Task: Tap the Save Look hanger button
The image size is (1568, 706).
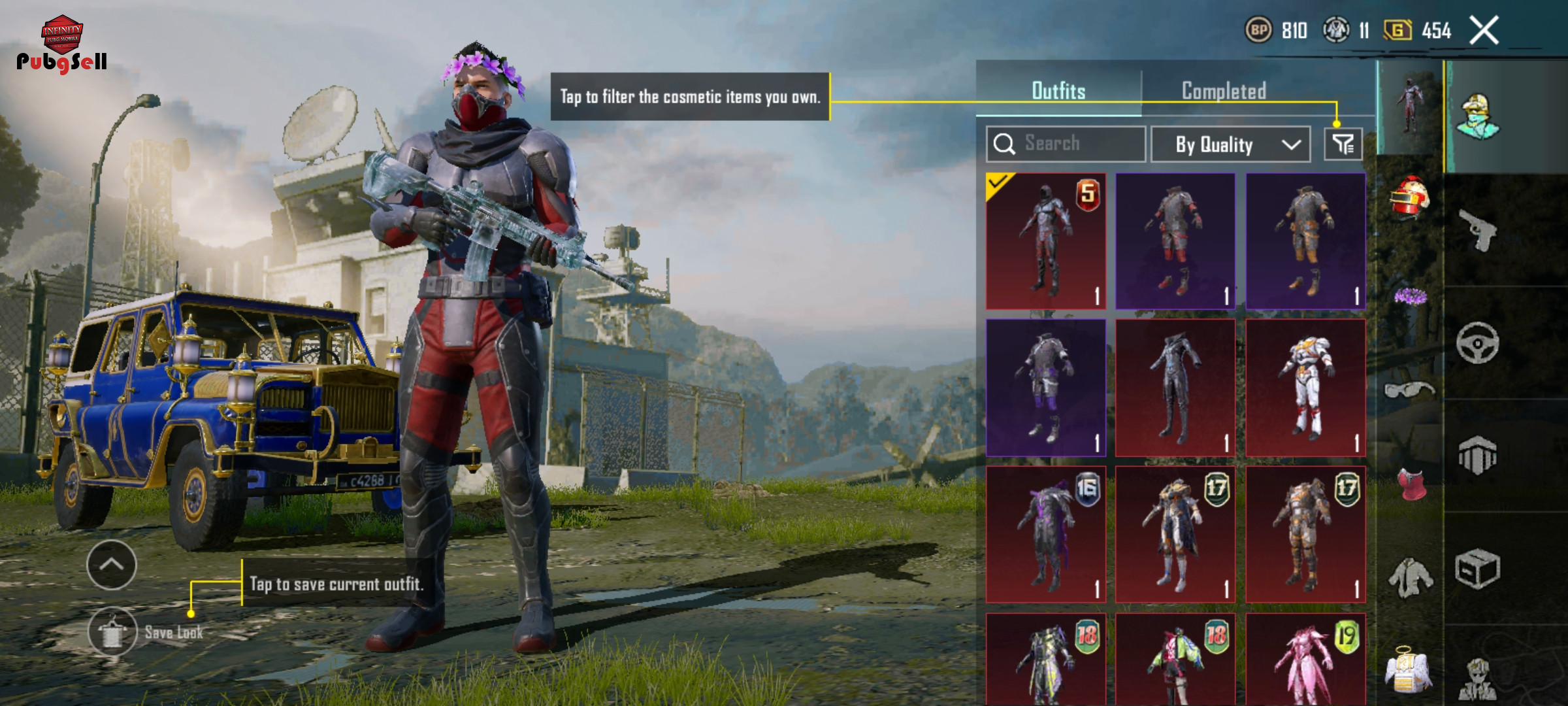Action: point(112,631)
